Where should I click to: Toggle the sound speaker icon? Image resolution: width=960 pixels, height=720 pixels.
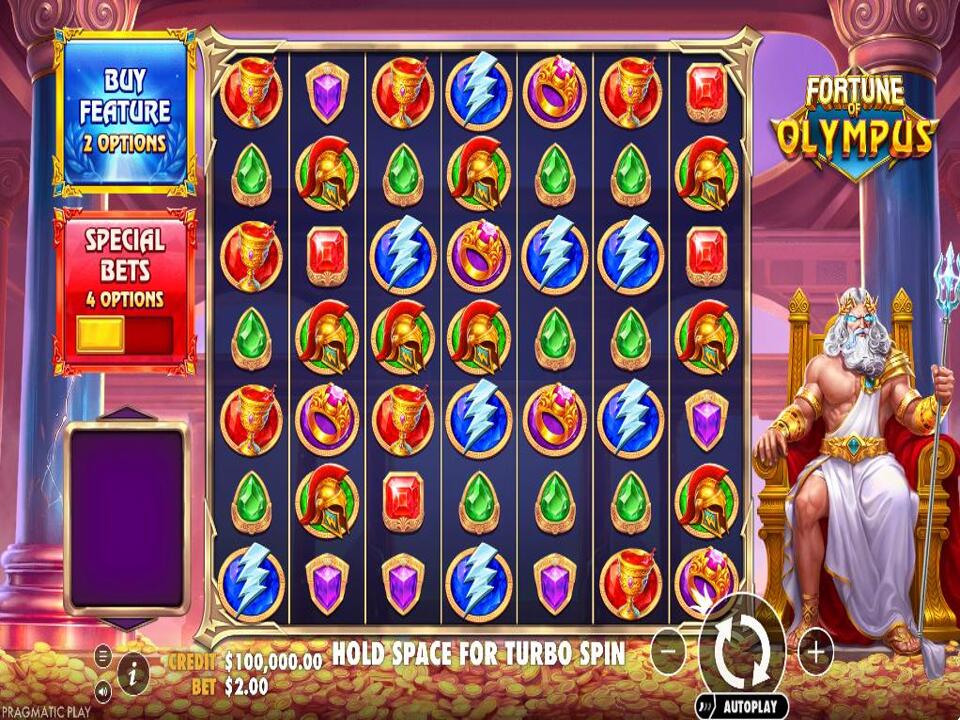[103, 690]
